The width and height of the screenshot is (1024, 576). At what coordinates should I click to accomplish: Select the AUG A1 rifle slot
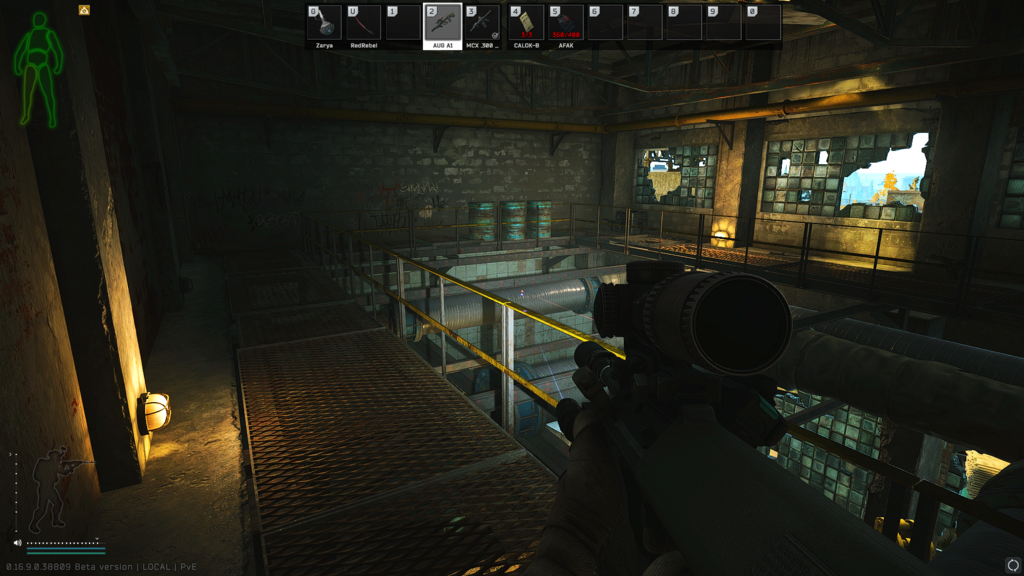tap(443, 23)
